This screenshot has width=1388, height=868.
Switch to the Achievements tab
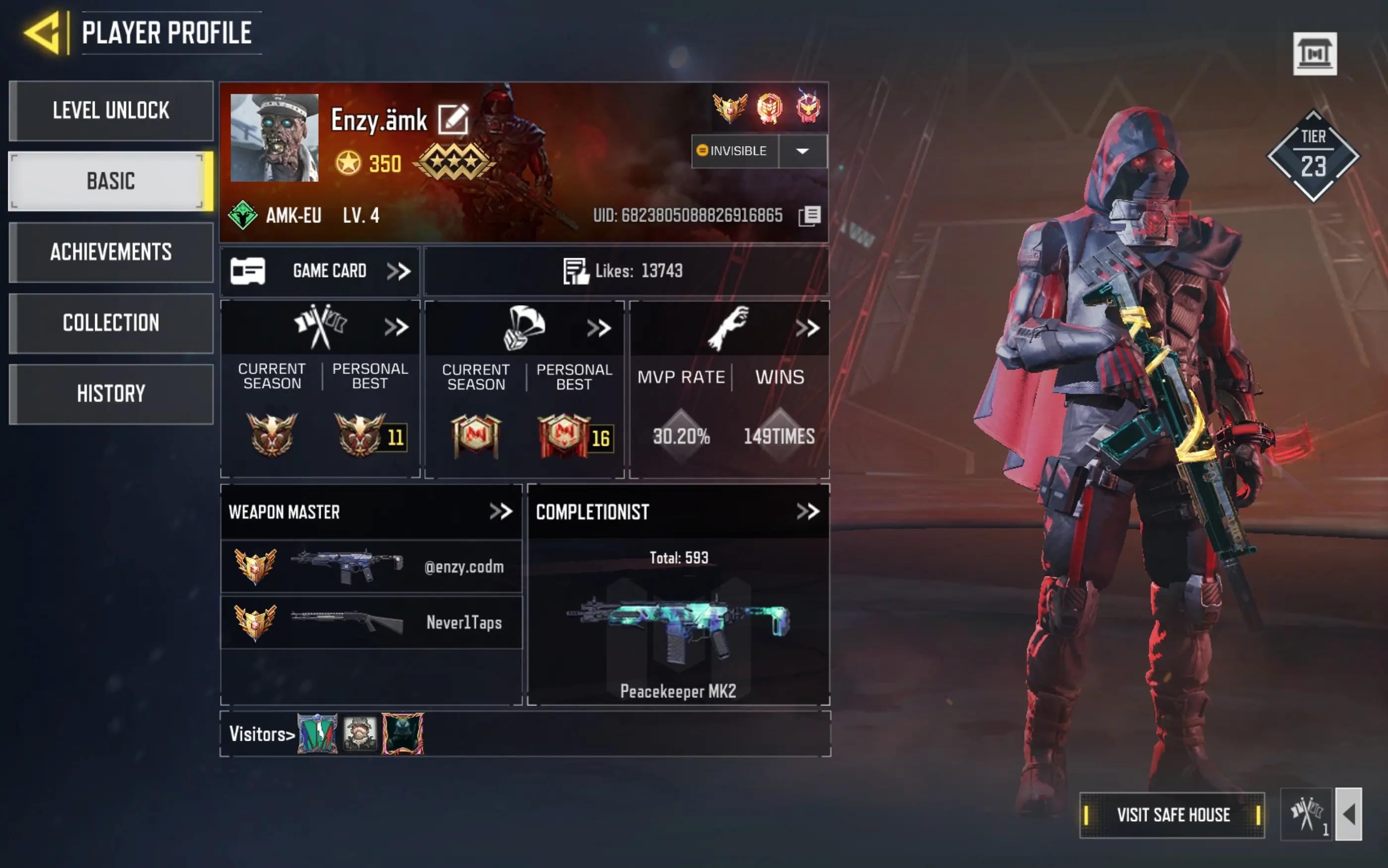(x=111, y=252)
